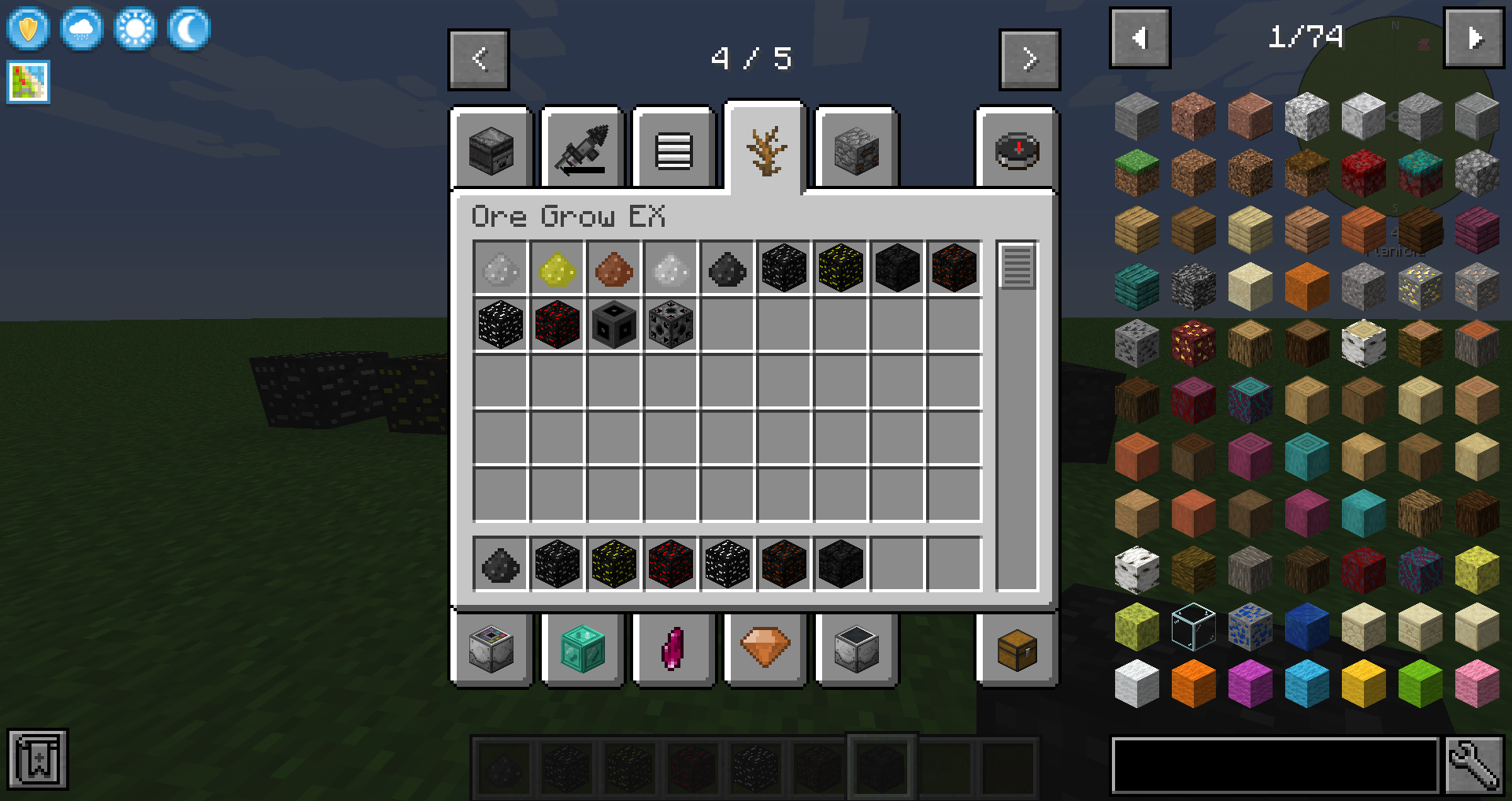Switch to daytime with the sun button
Screen dimensions: 1512x801
point(134,28)
